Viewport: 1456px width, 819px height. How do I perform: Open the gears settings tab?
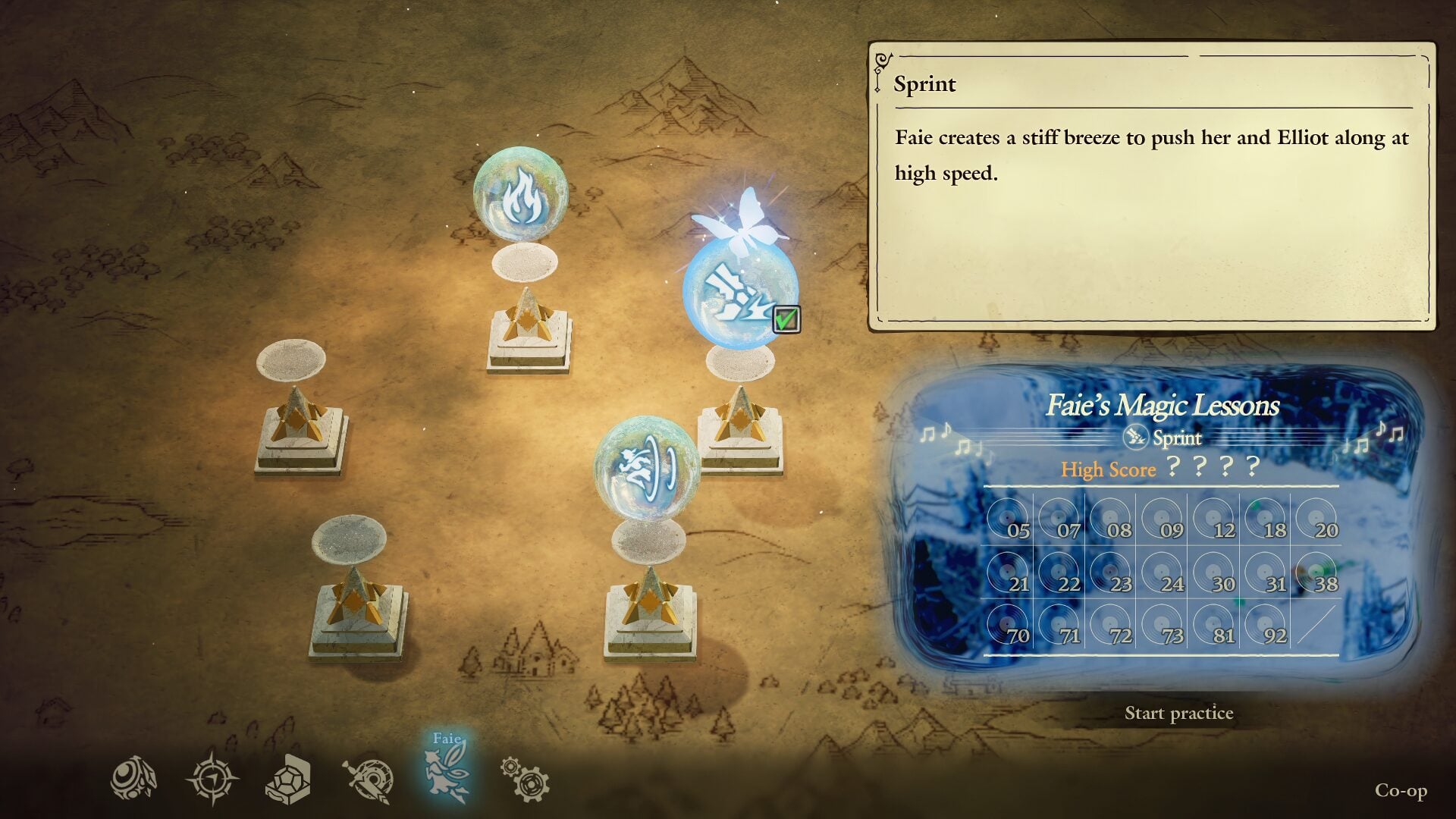[x=525, y=779]
